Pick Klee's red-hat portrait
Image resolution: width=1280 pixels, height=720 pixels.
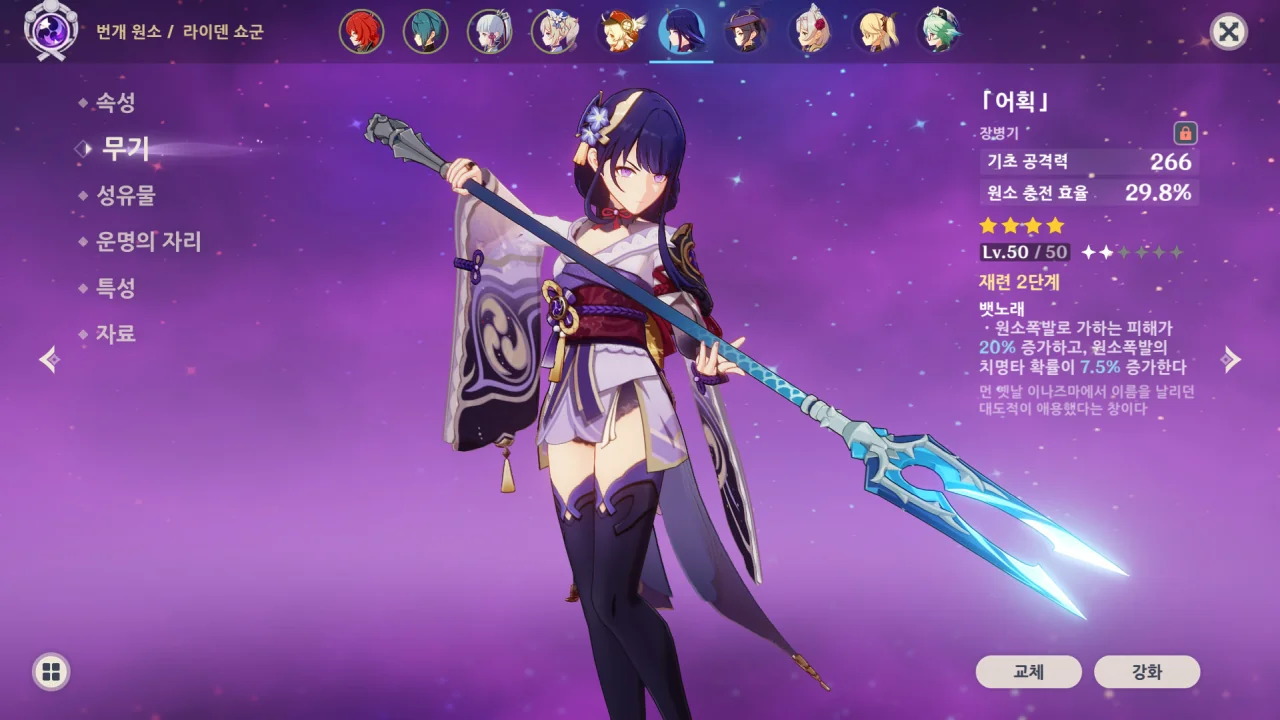[x=617, y=32]
